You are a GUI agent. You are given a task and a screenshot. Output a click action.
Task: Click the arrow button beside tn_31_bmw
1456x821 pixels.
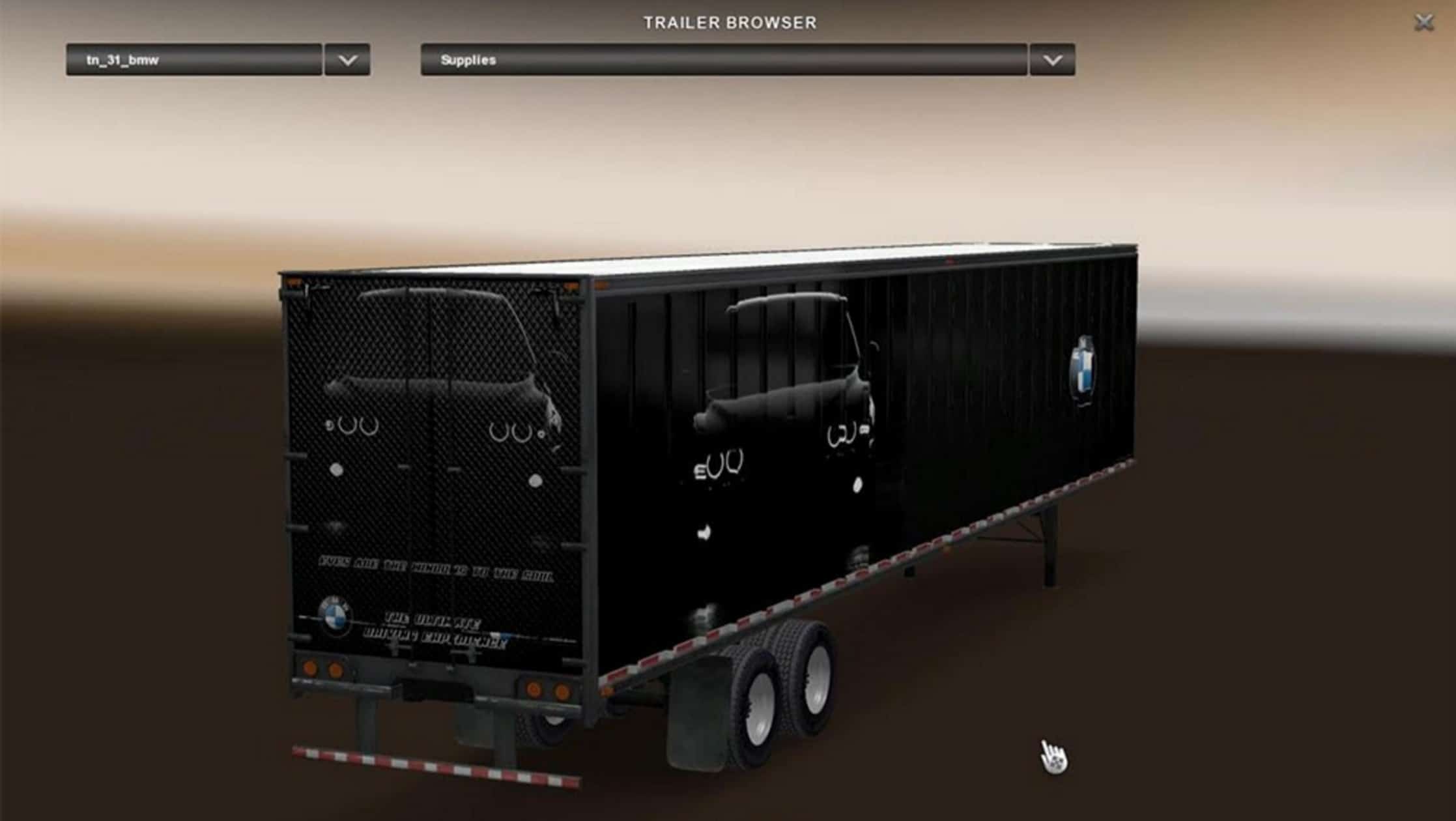[347, 60]
